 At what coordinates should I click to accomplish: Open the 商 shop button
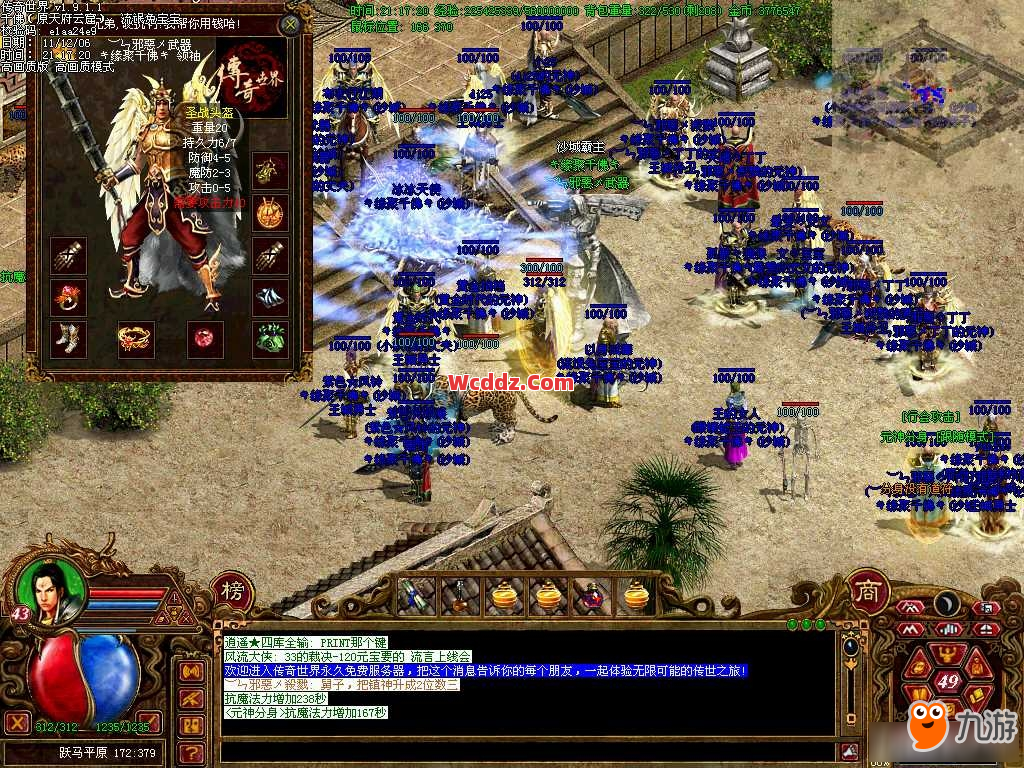pos(868,591)
